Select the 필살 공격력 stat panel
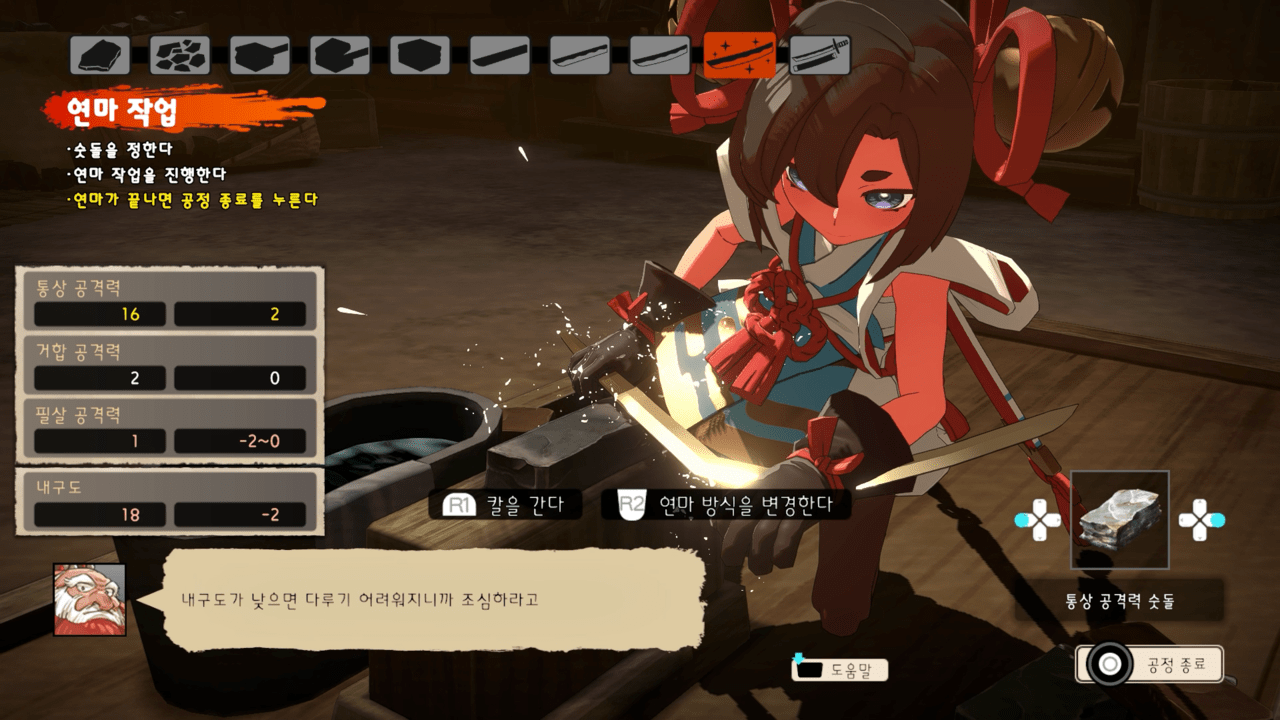1280x720 pixels. [170, 427]
